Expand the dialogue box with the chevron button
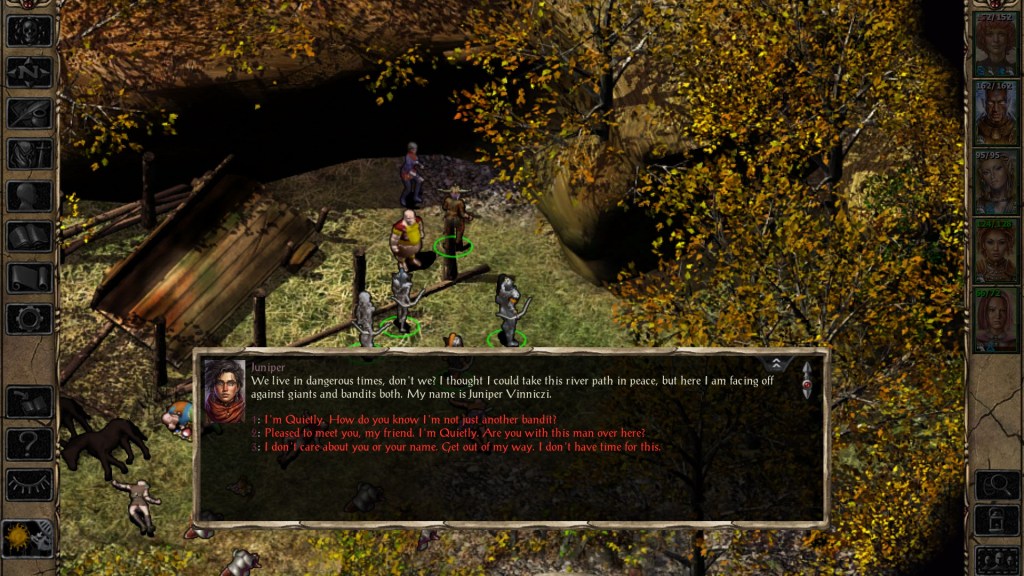Image resolution: width=1024 pixels, height=576 pixels. [x=775, y=364]
